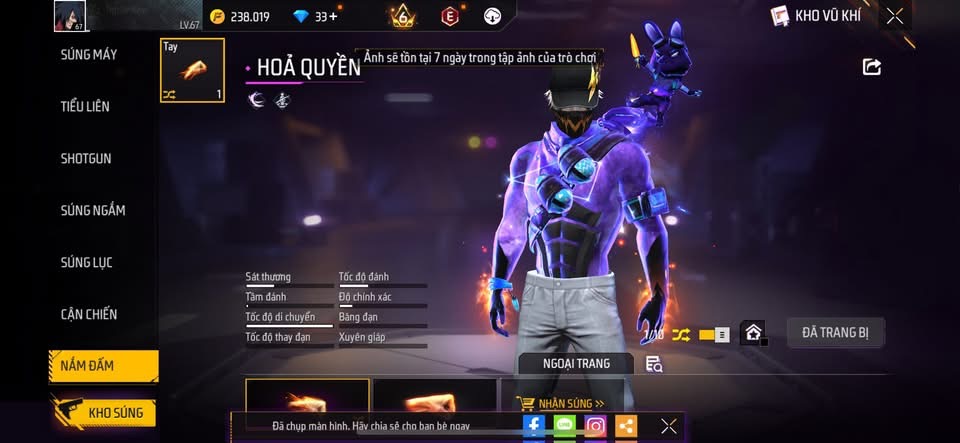960x443 pixels.
Task: Open the Kho Súng gun armory
Action: [103, 413]
